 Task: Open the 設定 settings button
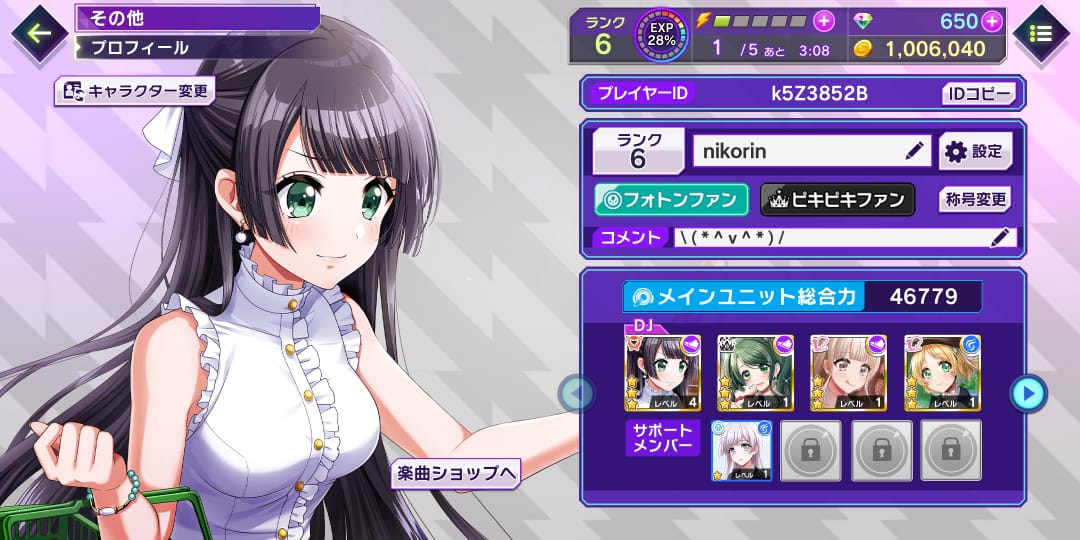975,151
